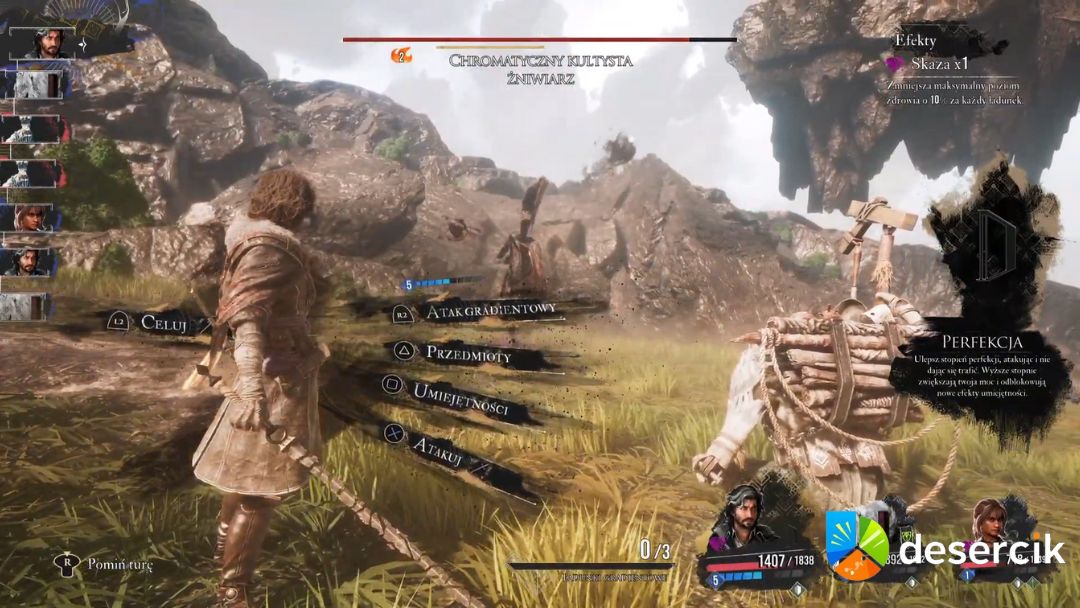Activate the Celuj aim option
Viewport: 1080px width, 608px height.
click(x=163, y=322)
